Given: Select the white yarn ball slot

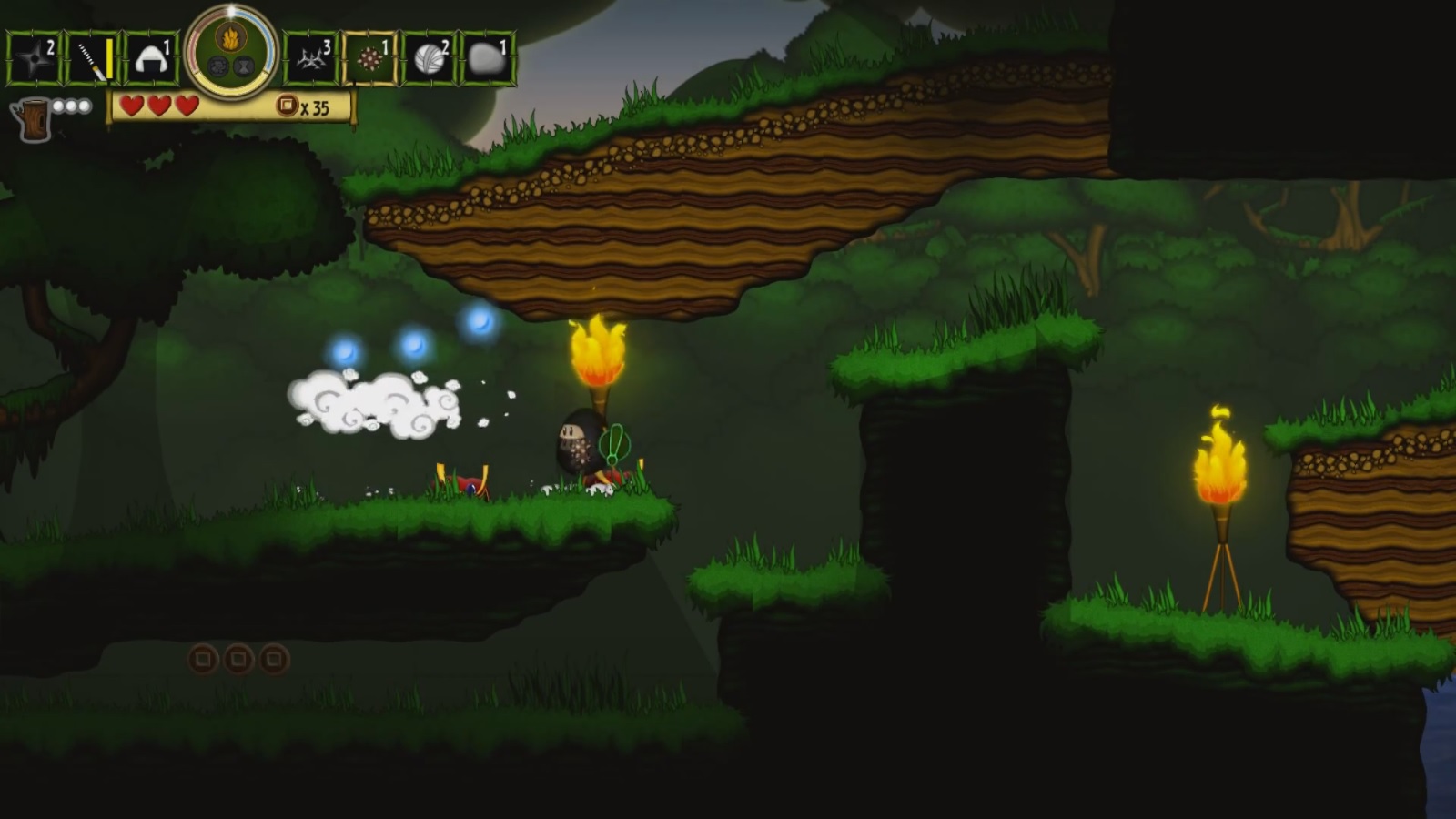Looking at the screenshot, I should pos(430,59).
